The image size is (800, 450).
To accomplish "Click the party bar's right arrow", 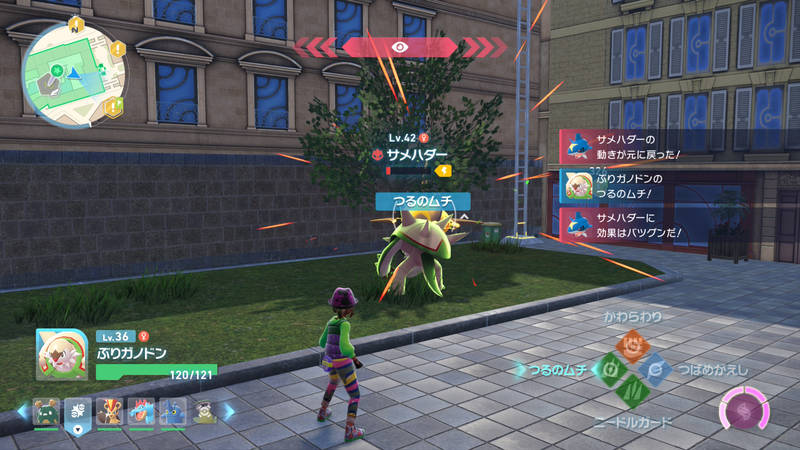I will (228, 411).
